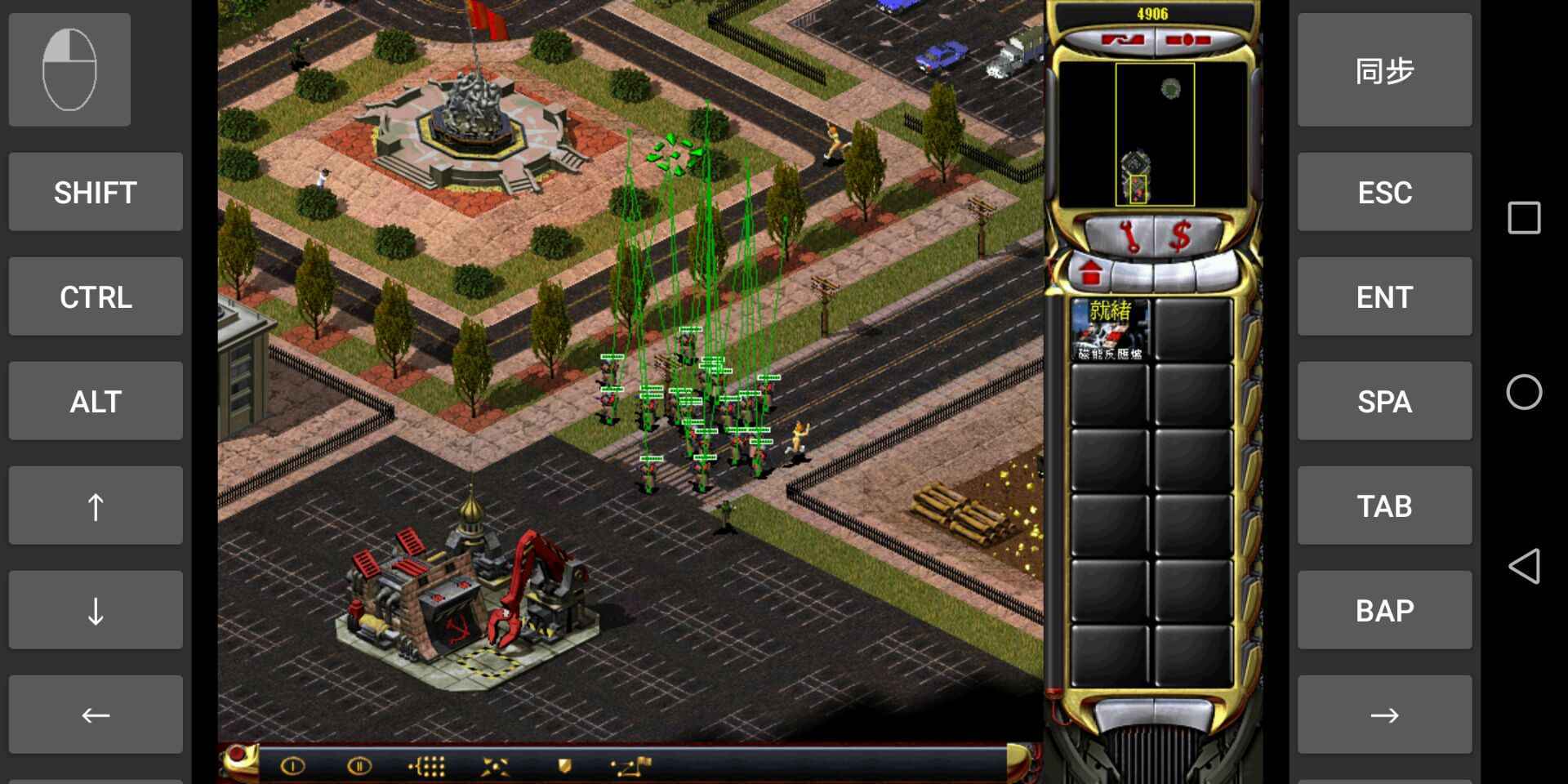Viewport: 1568px width, 784px height.
Task: Select team one on the command bar
Action: [x=292, y=766]
